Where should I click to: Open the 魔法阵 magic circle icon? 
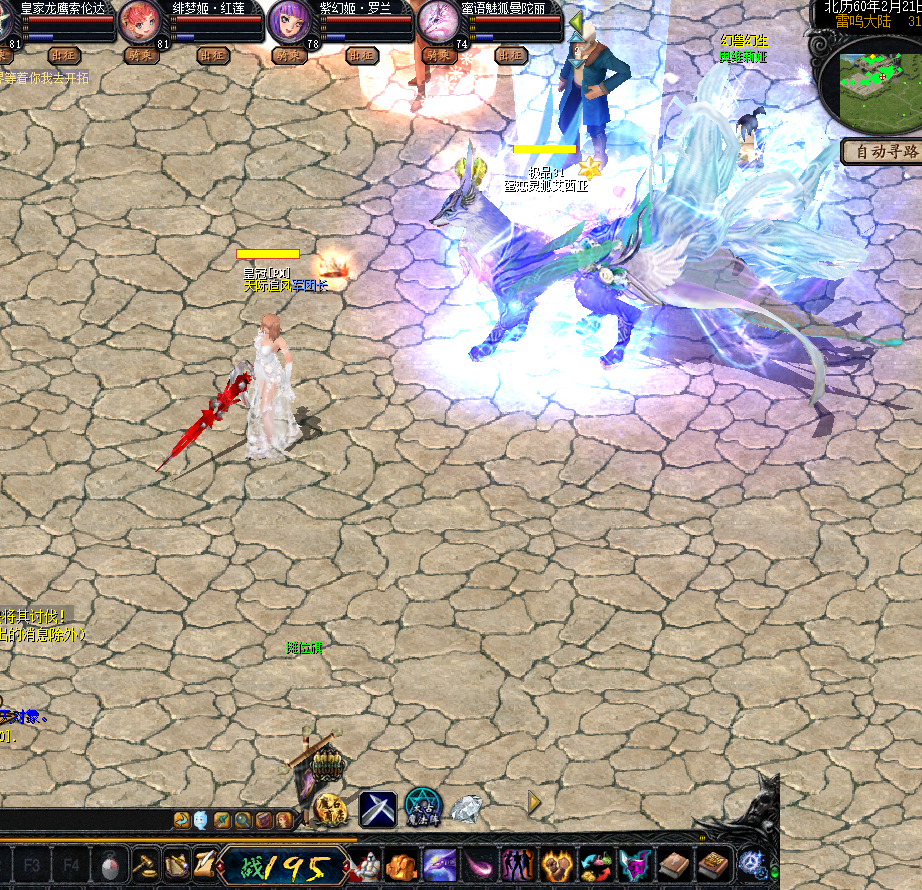423,806
